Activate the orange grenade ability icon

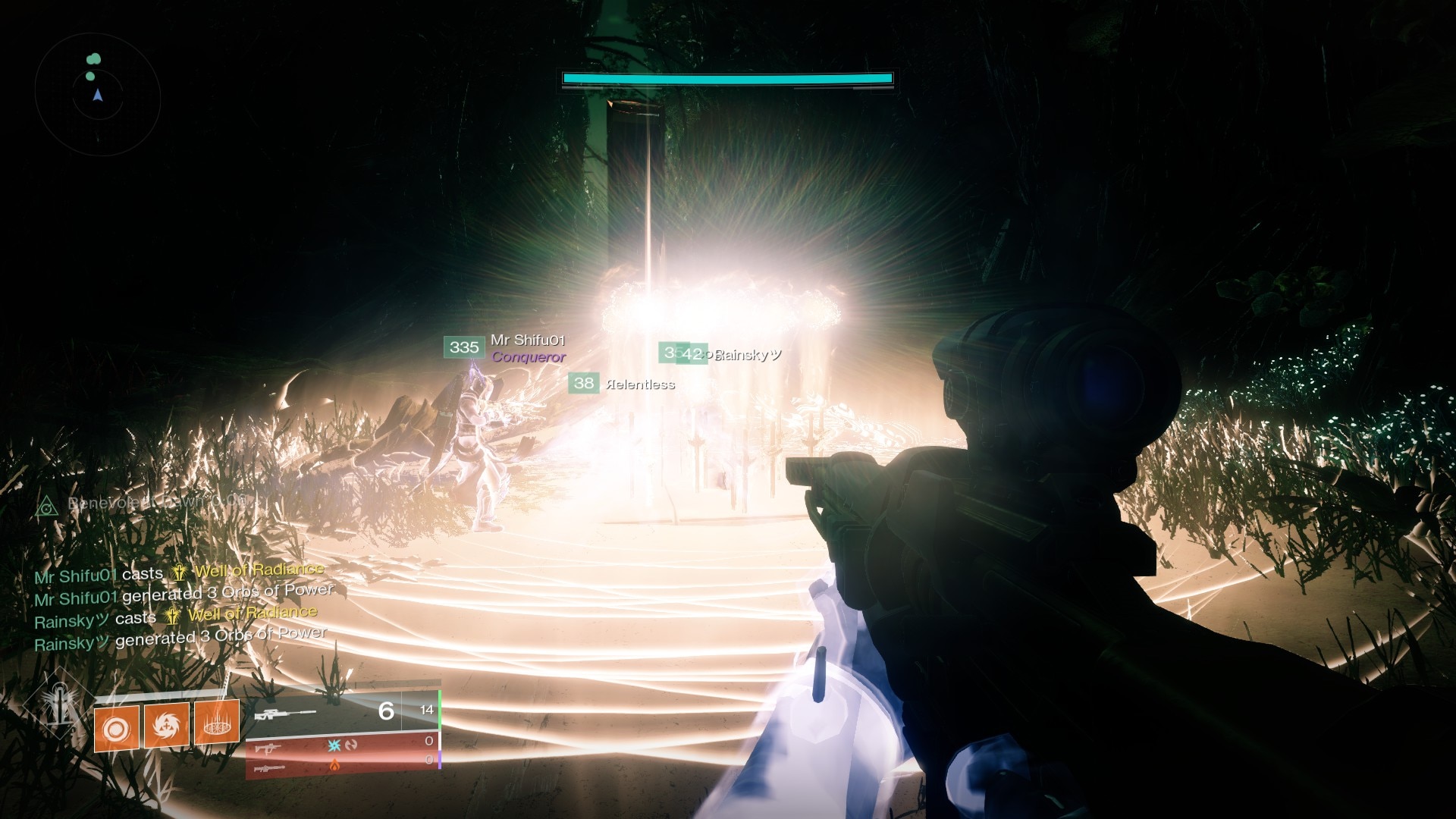pos(116,729)
